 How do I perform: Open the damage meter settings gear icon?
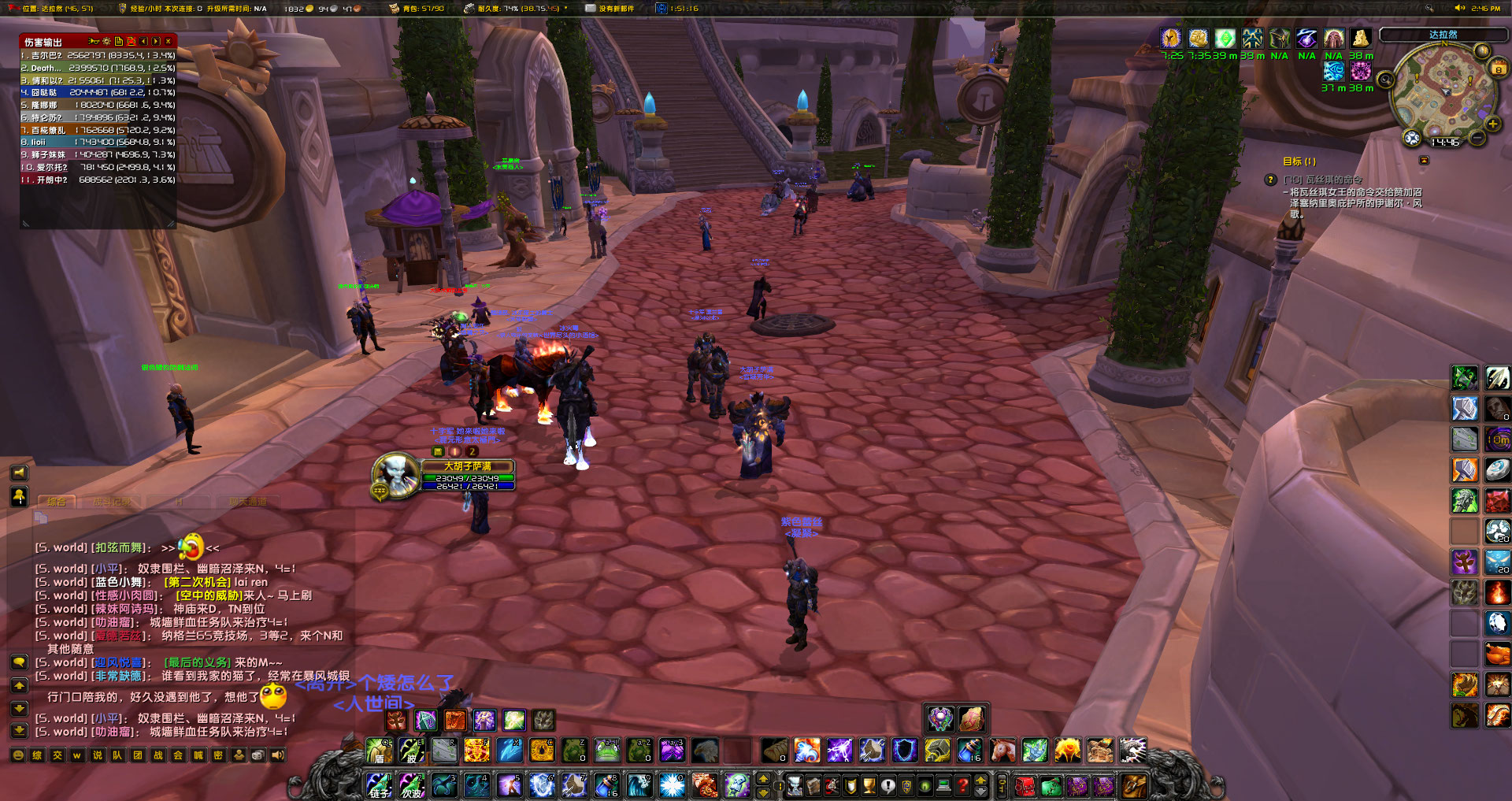point(106,40)
